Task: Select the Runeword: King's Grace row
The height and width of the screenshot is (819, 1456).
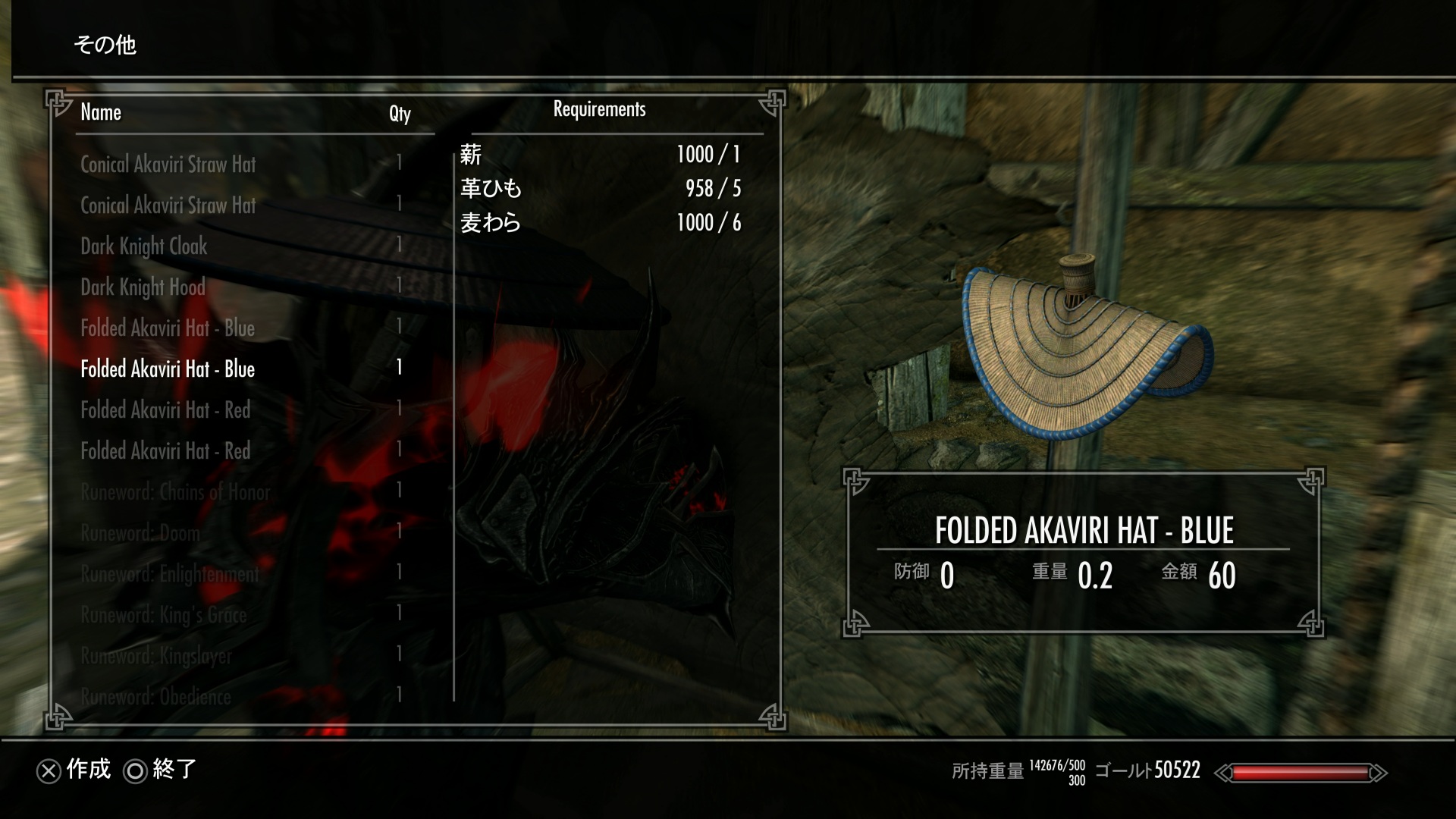Action: [x=164, y=615]
